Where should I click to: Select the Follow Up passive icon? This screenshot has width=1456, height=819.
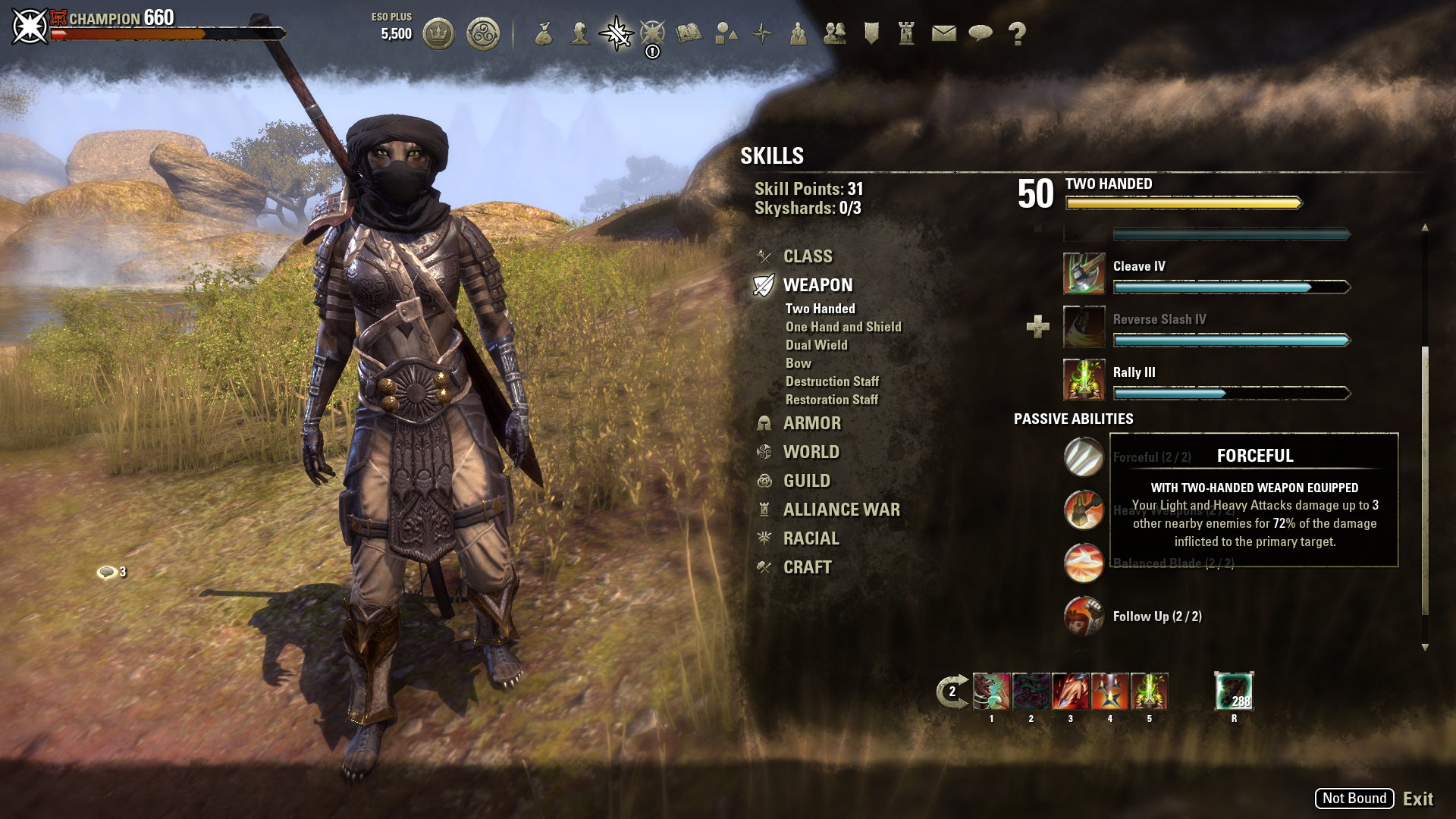[x=1084, y=617]
